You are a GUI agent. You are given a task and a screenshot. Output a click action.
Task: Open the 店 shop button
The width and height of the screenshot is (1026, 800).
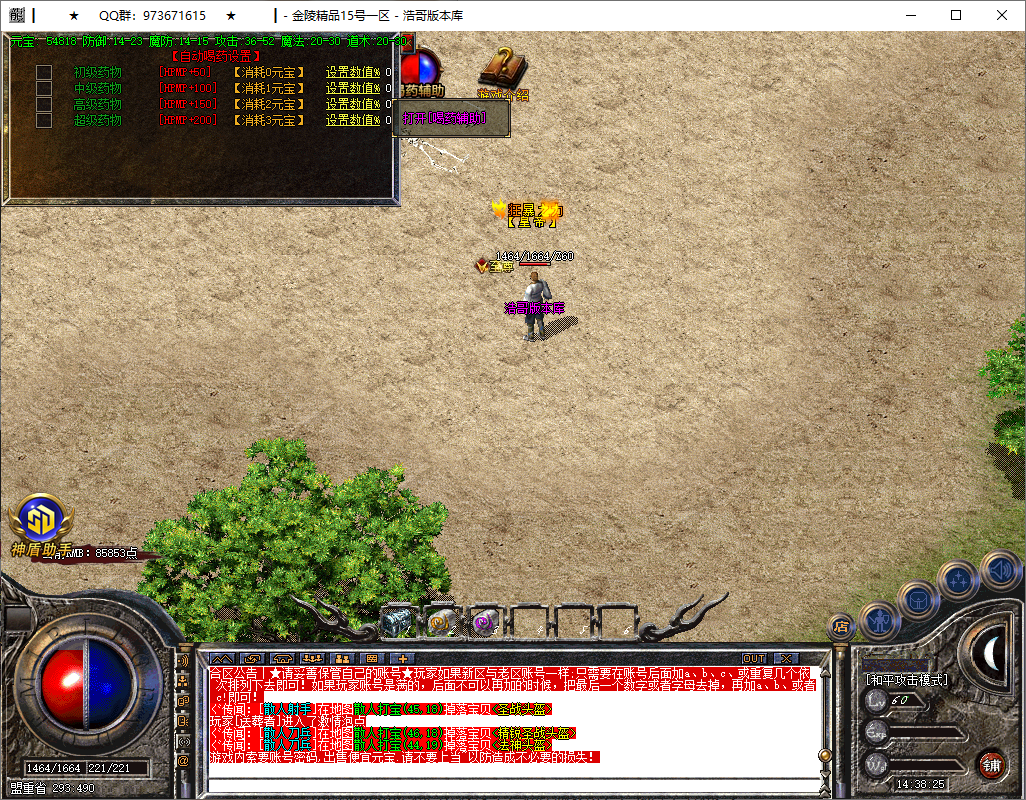[841, 626]
